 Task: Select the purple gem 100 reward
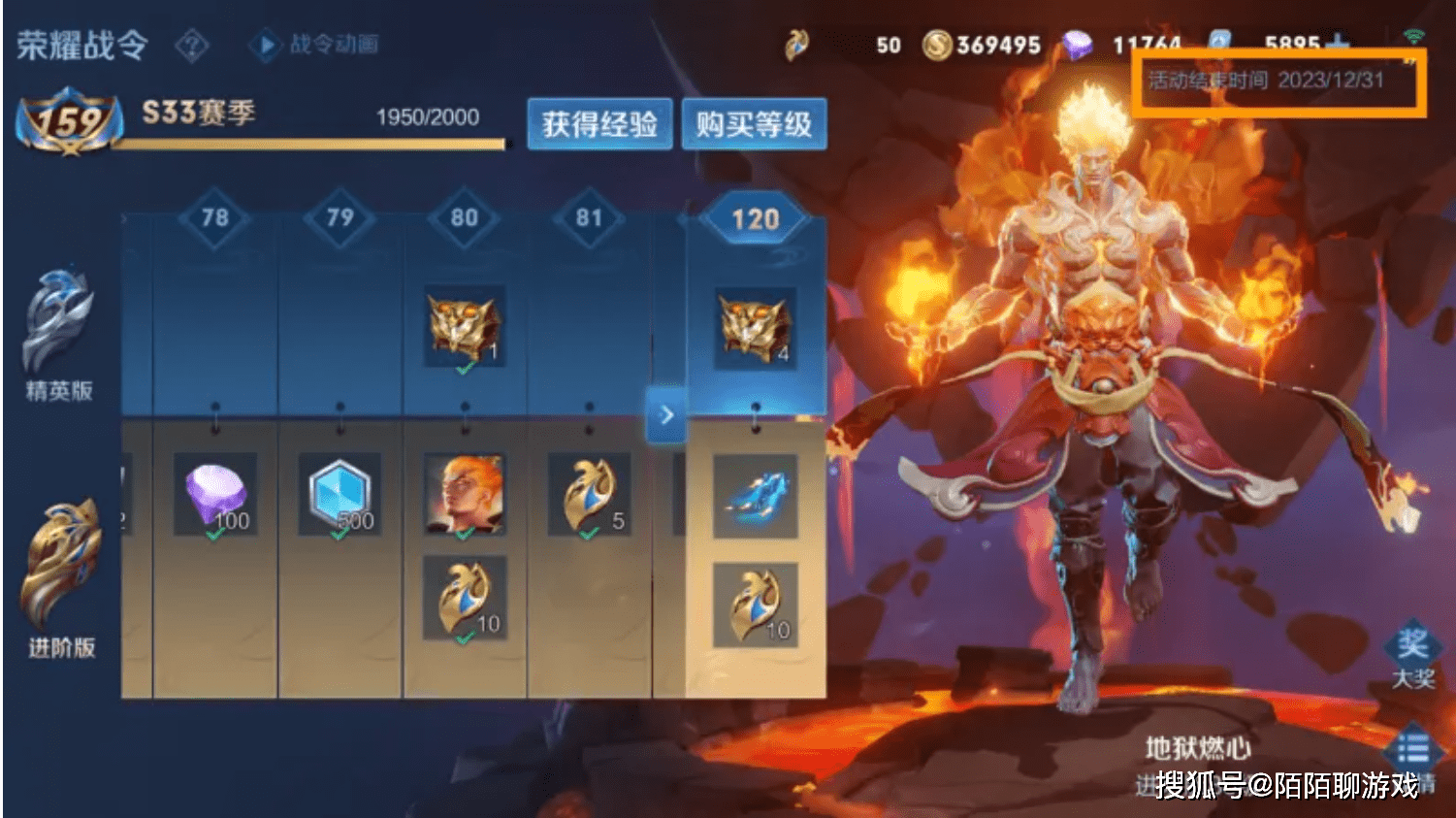pos(215,494)
